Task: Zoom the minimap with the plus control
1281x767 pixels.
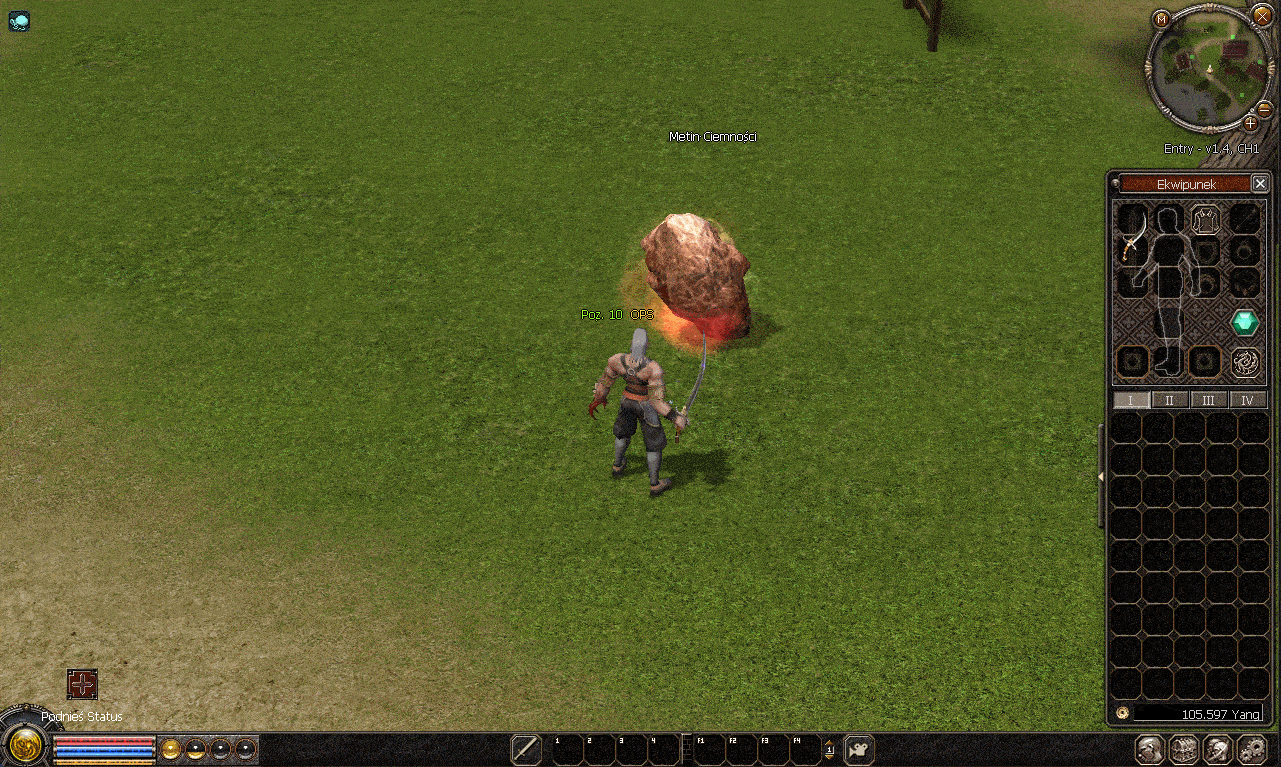Action: (x=1251, y=125)
